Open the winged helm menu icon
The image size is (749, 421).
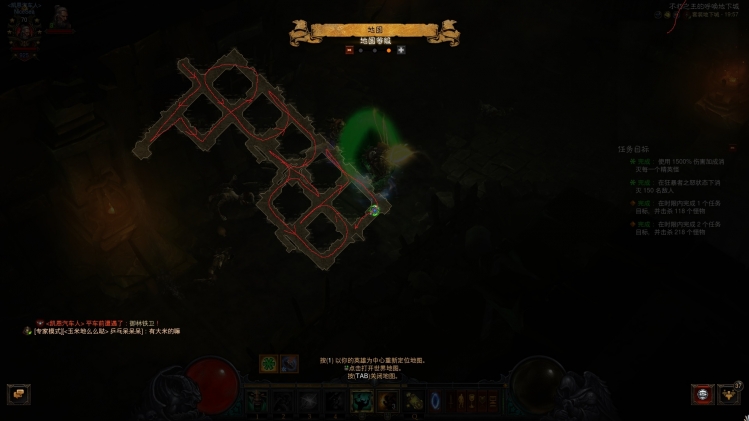[731, 394]
